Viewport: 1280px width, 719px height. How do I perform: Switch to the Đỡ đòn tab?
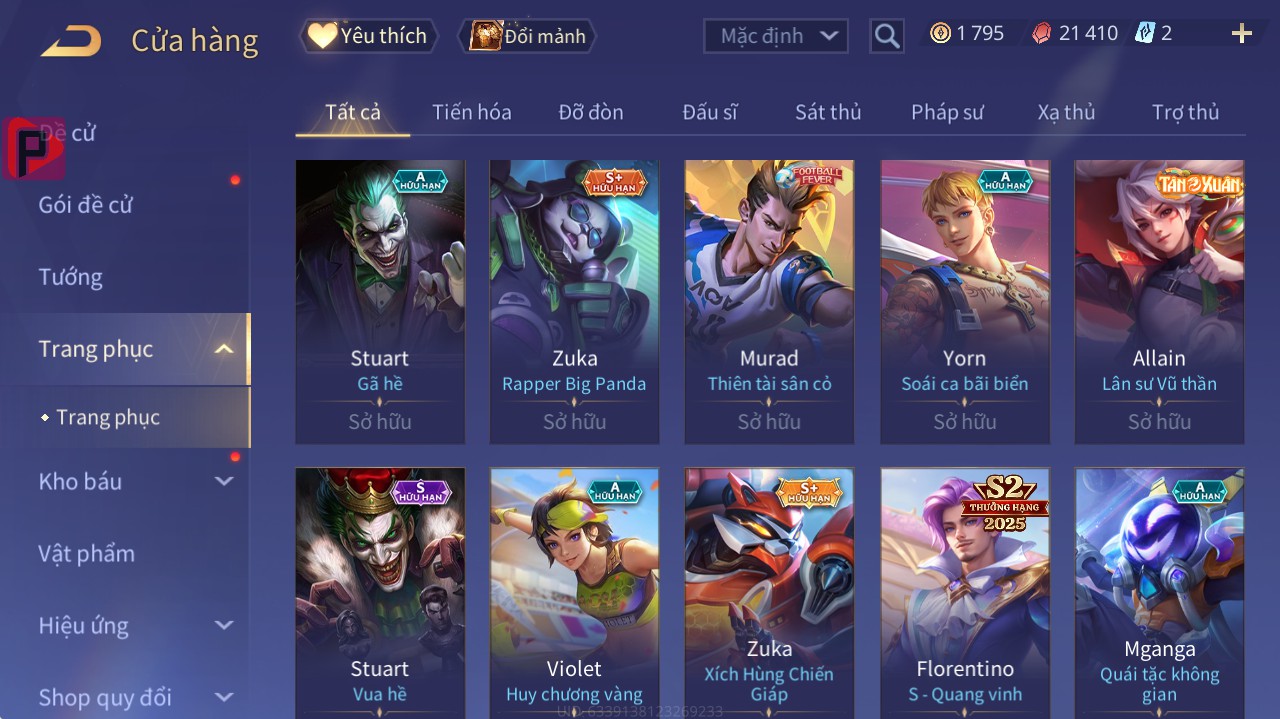591,112
